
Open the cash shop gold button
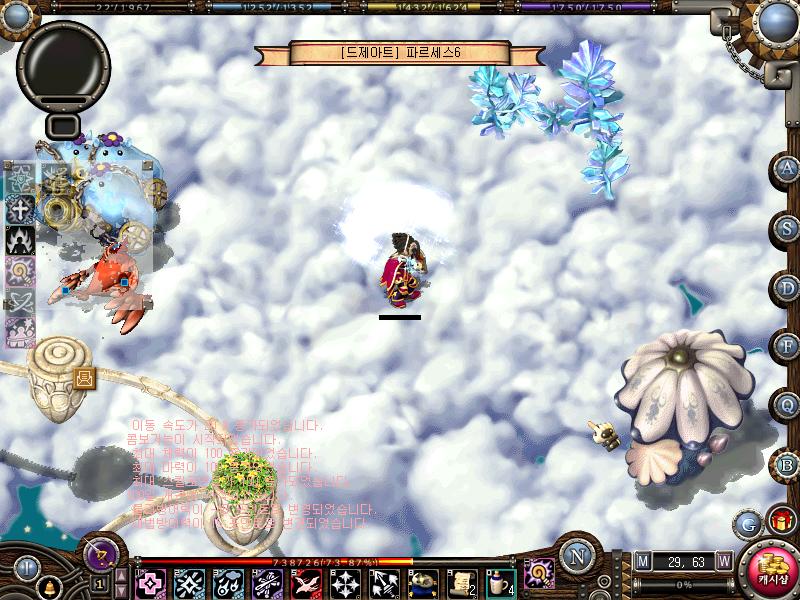[x=770, y=568]
